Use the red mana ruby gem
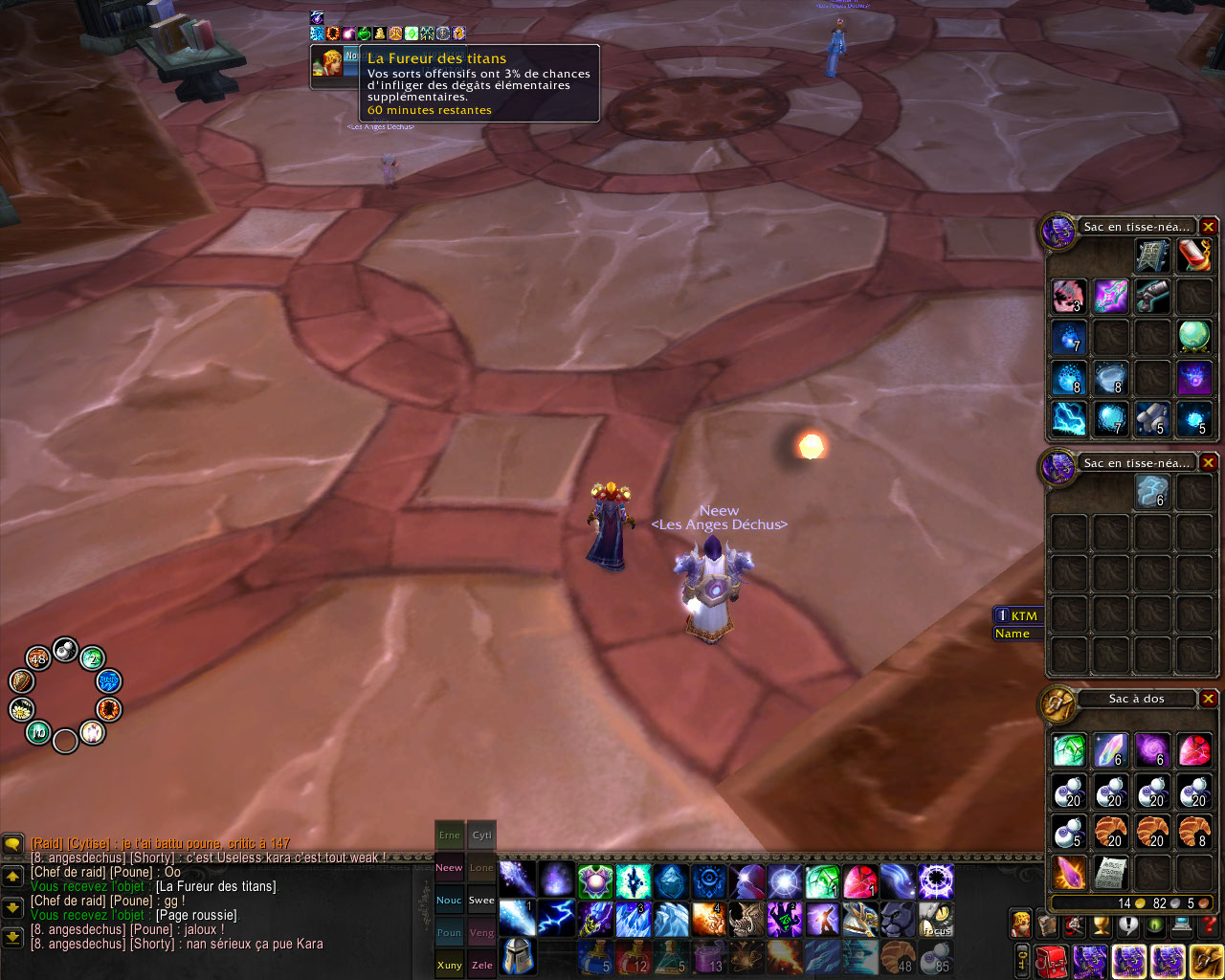1225x980 pixels. [x=859, y=881]
